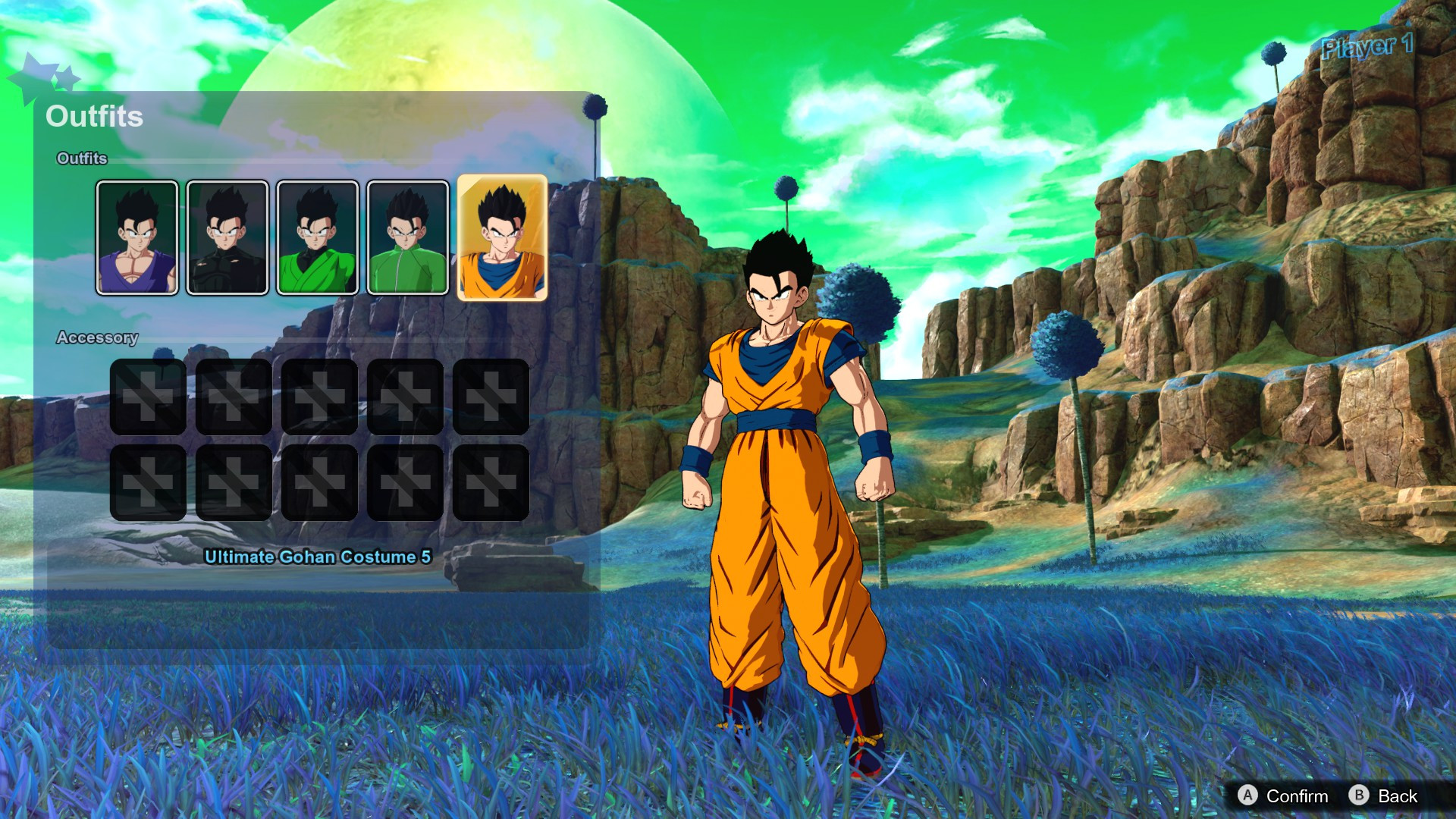Click the Outfits panel header
This screenshot has height=819, width=1456.
(x=95, y=116)
